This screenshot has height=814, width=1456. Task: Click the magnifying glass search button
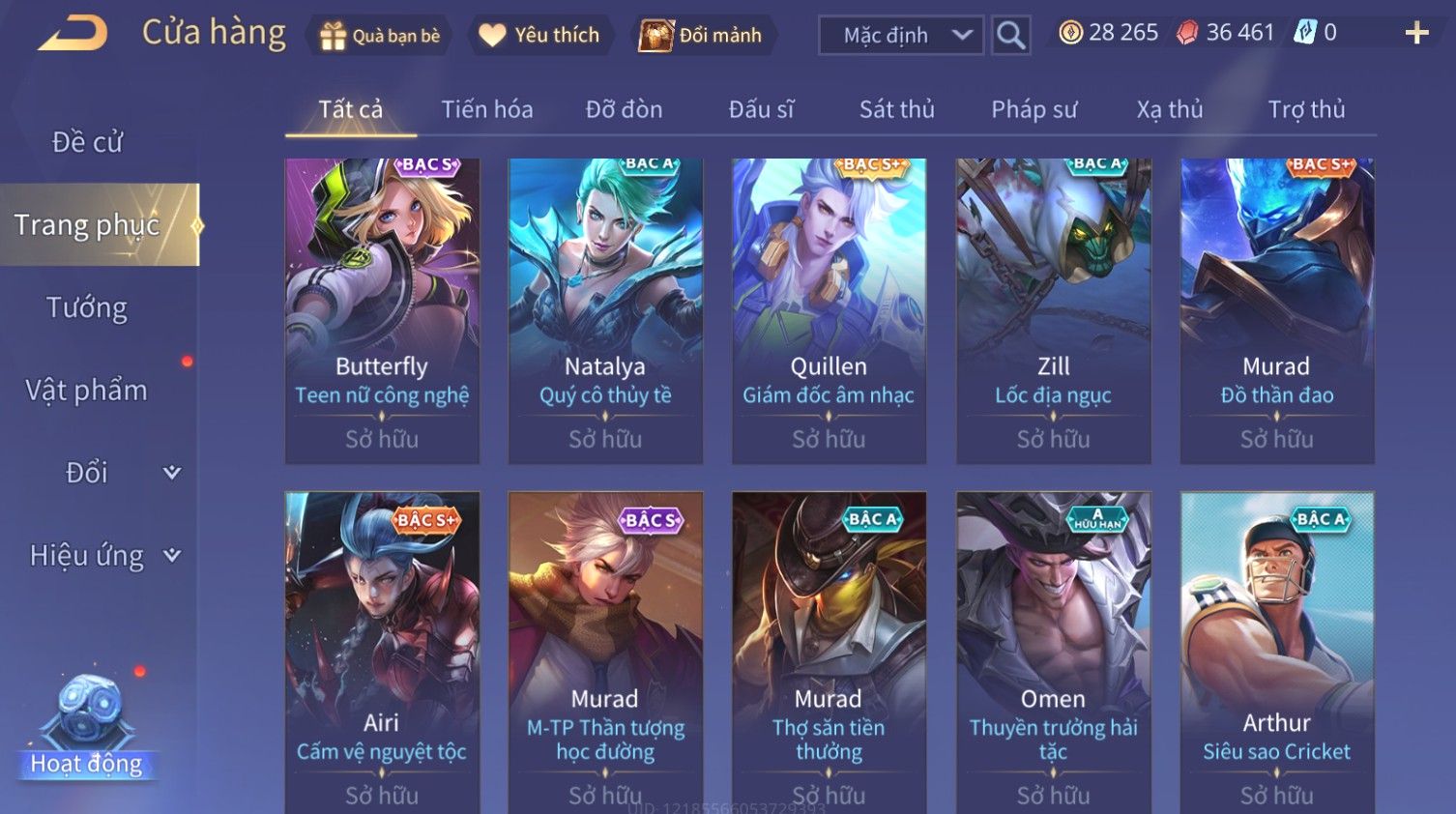click(1010, 36)
